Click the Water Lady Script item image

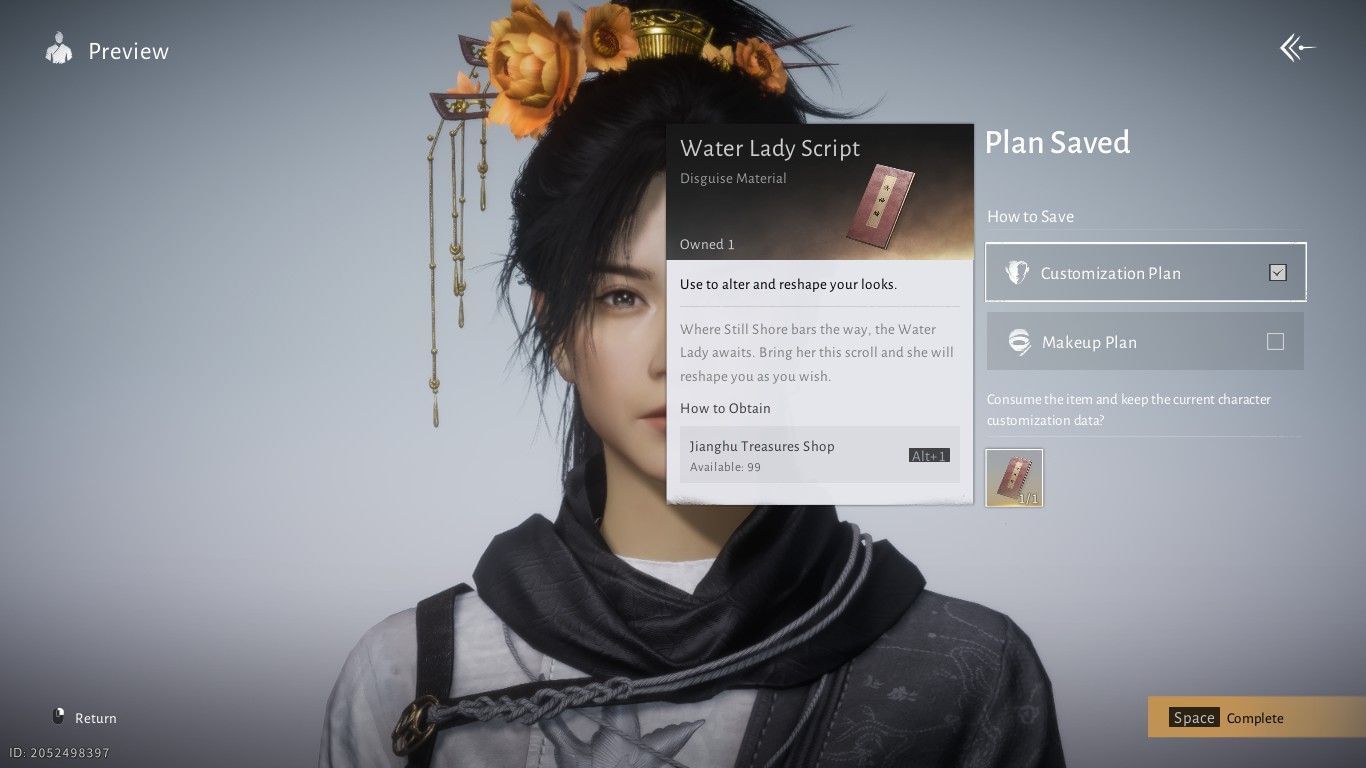[x=884, y=207]
